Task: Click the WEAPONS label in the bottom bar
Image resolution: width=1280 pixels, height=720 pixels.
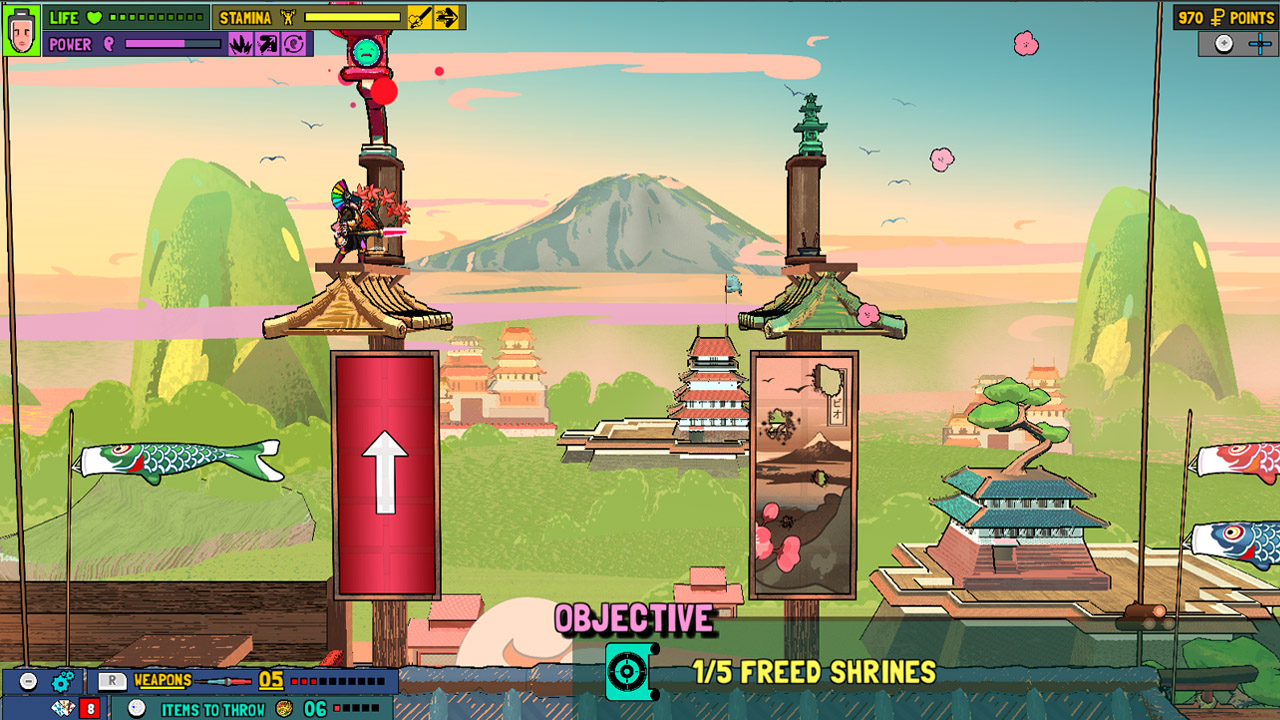Action: click(162, 678)
